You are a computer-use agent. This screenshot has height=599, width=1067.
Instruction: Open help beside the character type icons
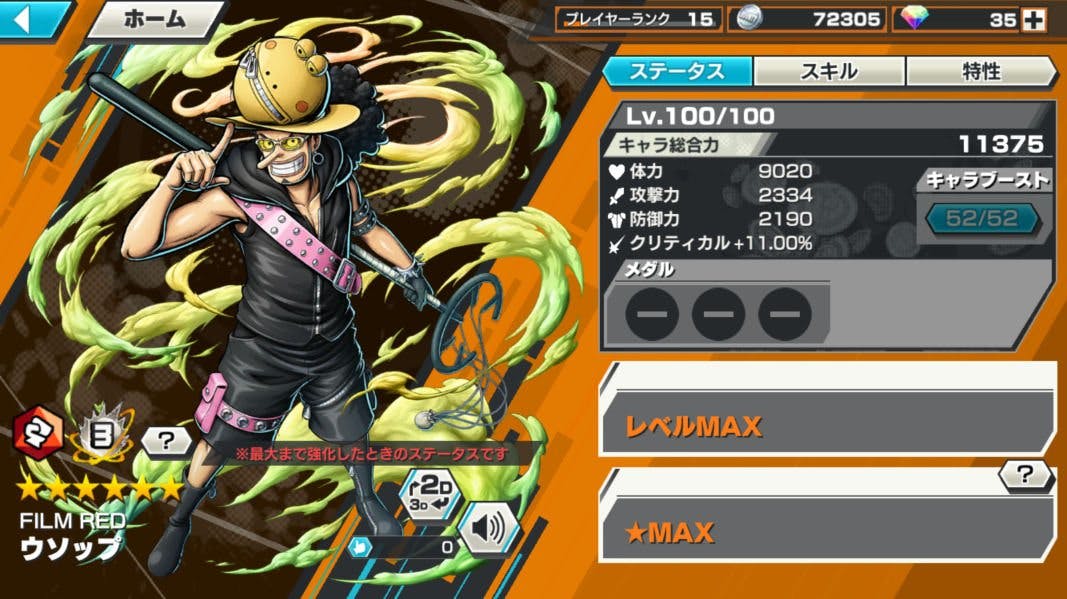coord(165,440)
